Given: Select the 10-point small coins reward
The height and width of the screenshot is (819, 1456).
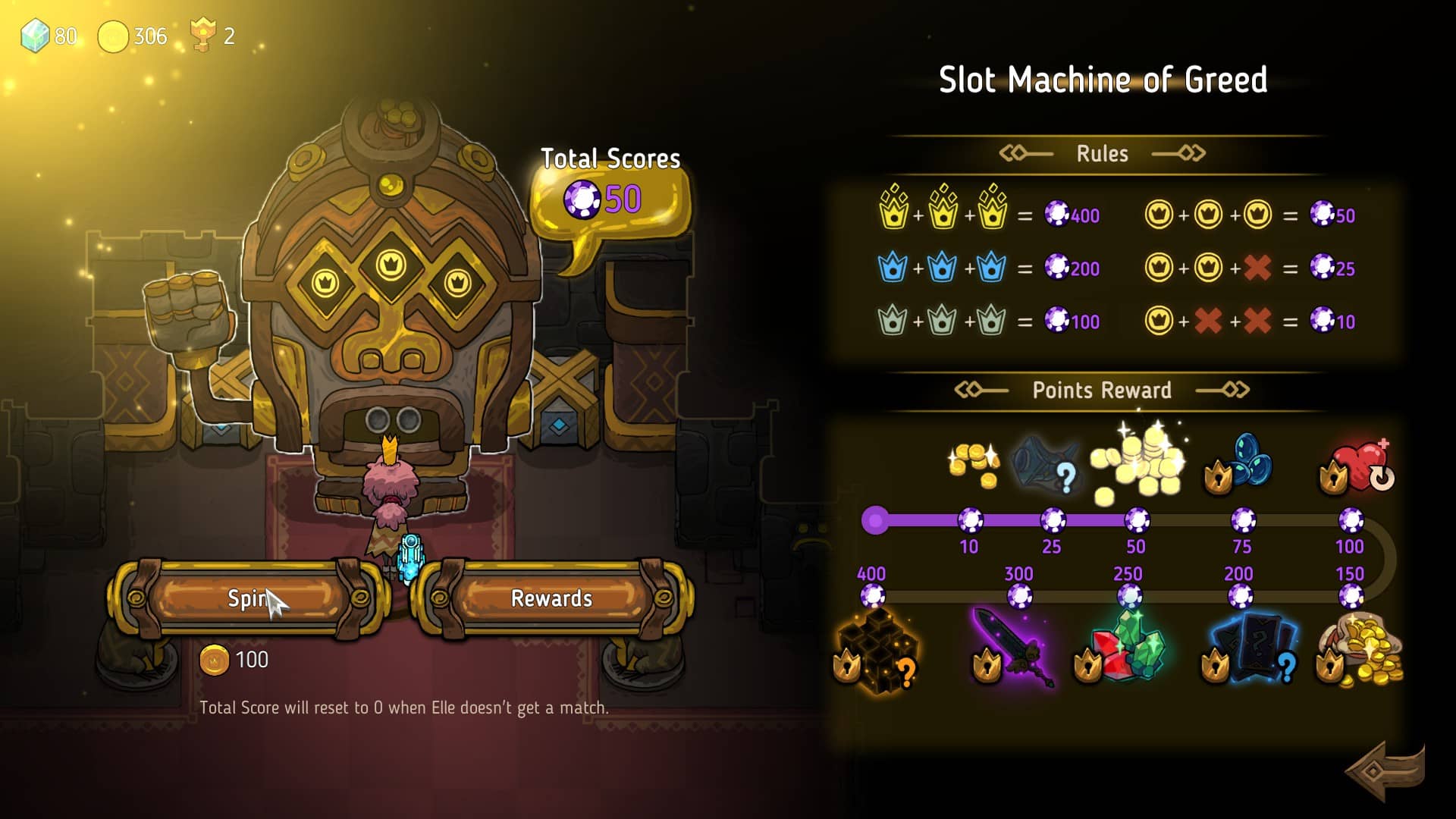Looking at the screenshot, I should pos(974,463).
